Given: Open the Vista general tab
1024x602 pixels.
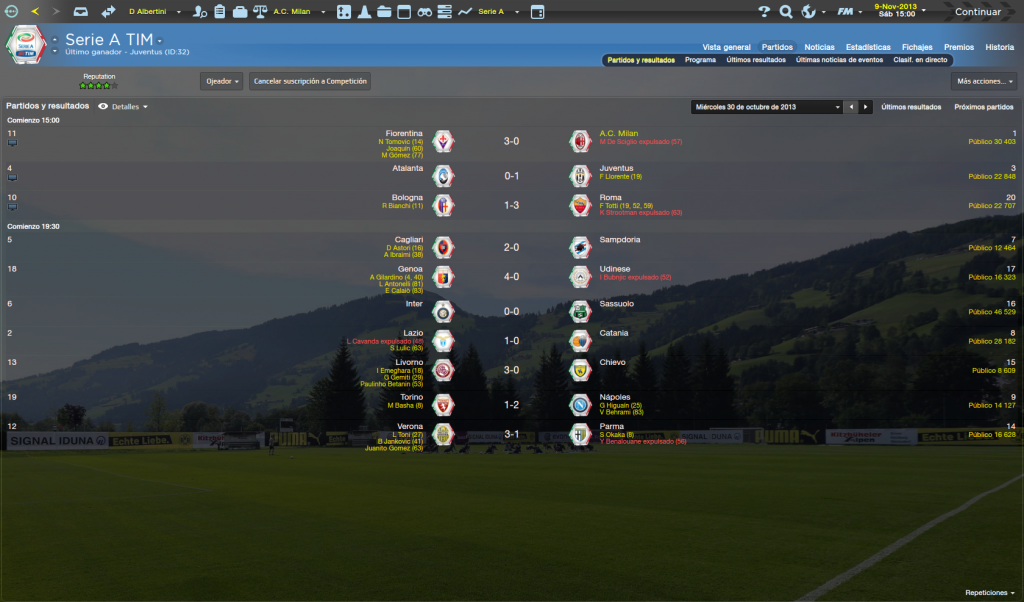Looking at the screenshot, I should (726, 47).
